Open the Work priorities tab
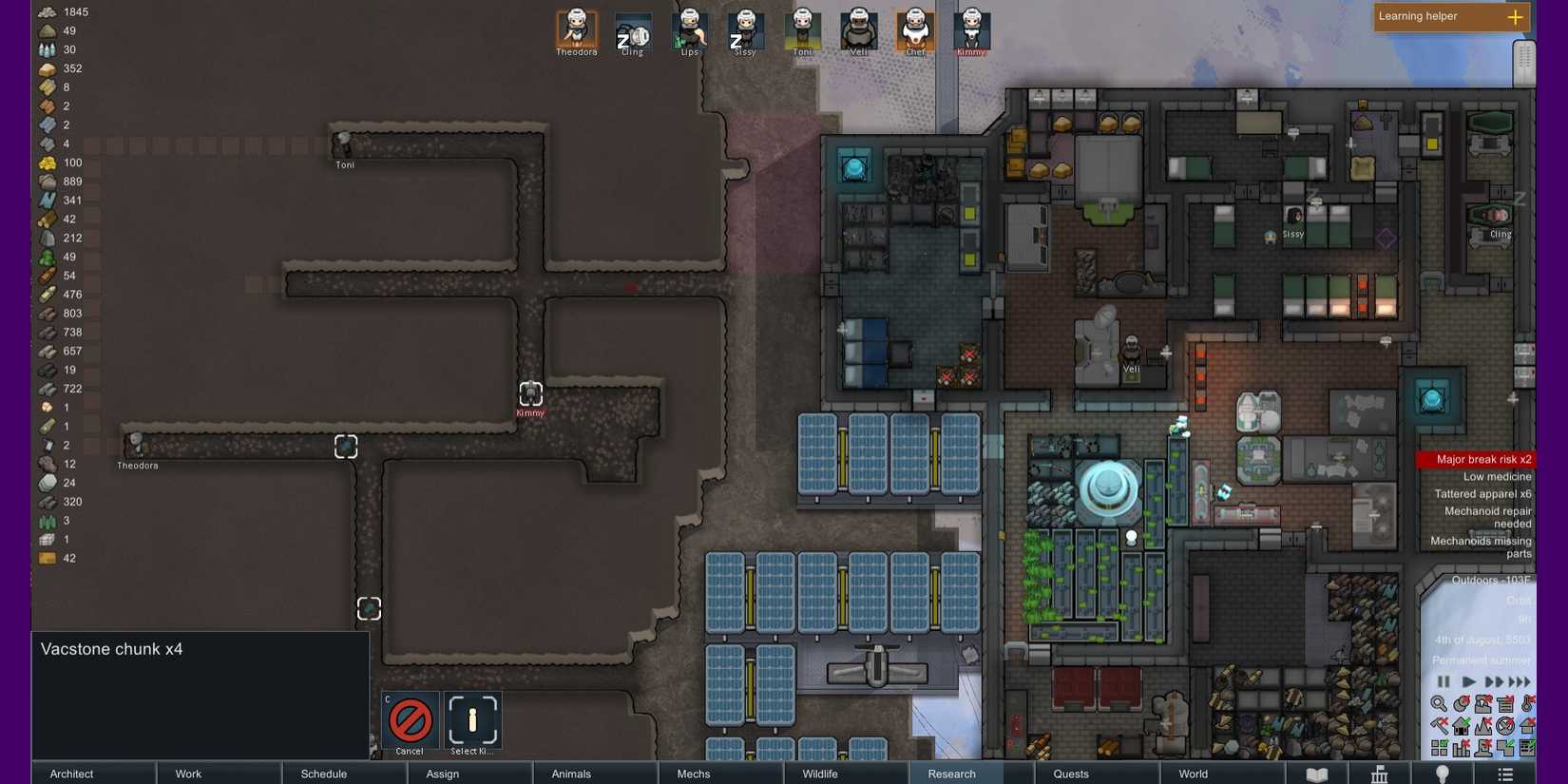1568x784 pixels. click(188, 774)
